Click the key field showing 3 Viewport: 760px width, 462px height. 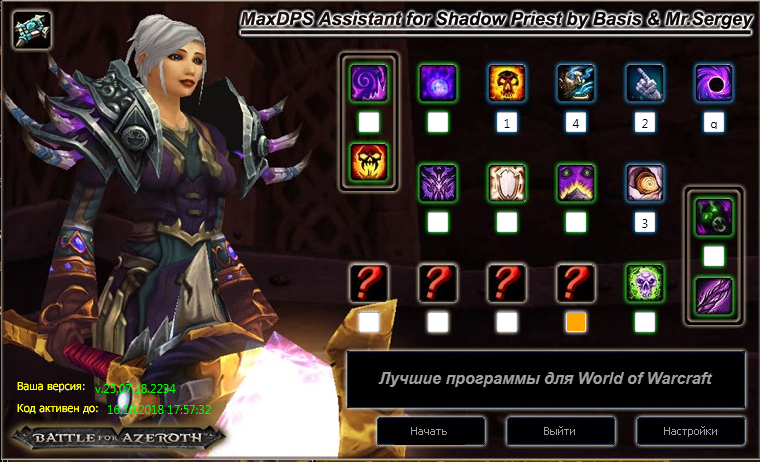[644, 222]
